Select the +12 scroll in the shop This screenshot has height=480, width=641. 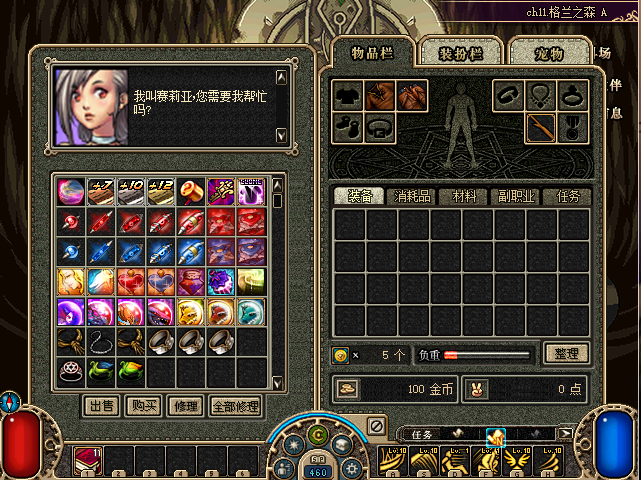click(161, 190)
